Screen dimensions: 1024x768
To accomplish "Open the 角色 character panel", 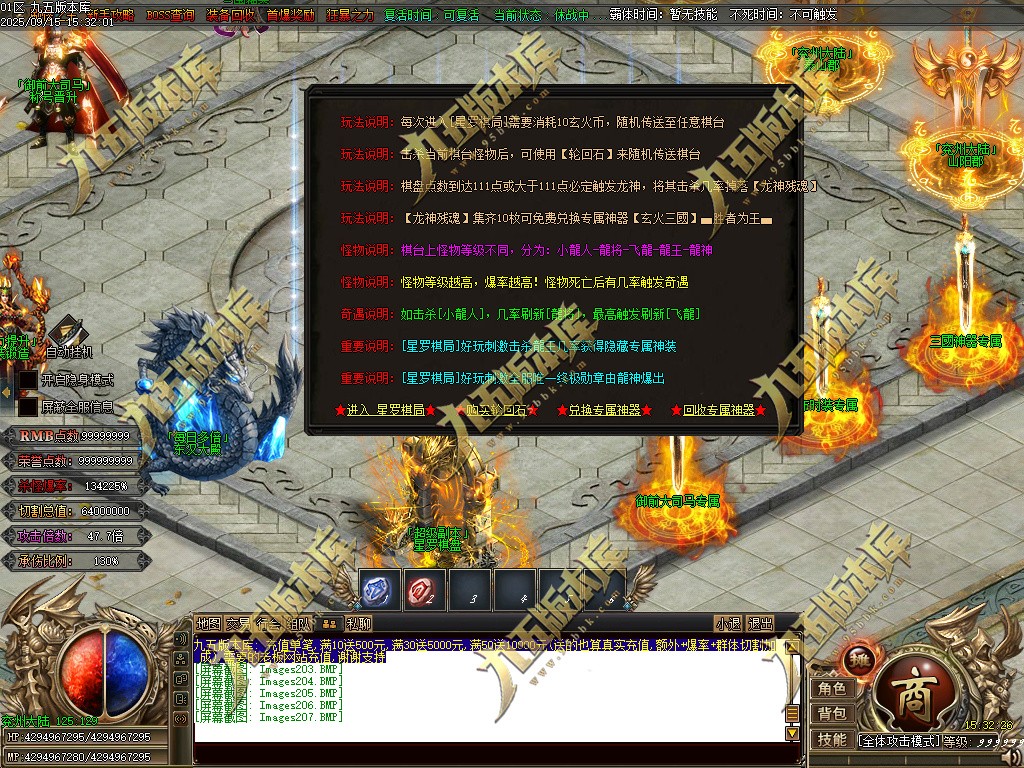I will (x=832, y=688).
